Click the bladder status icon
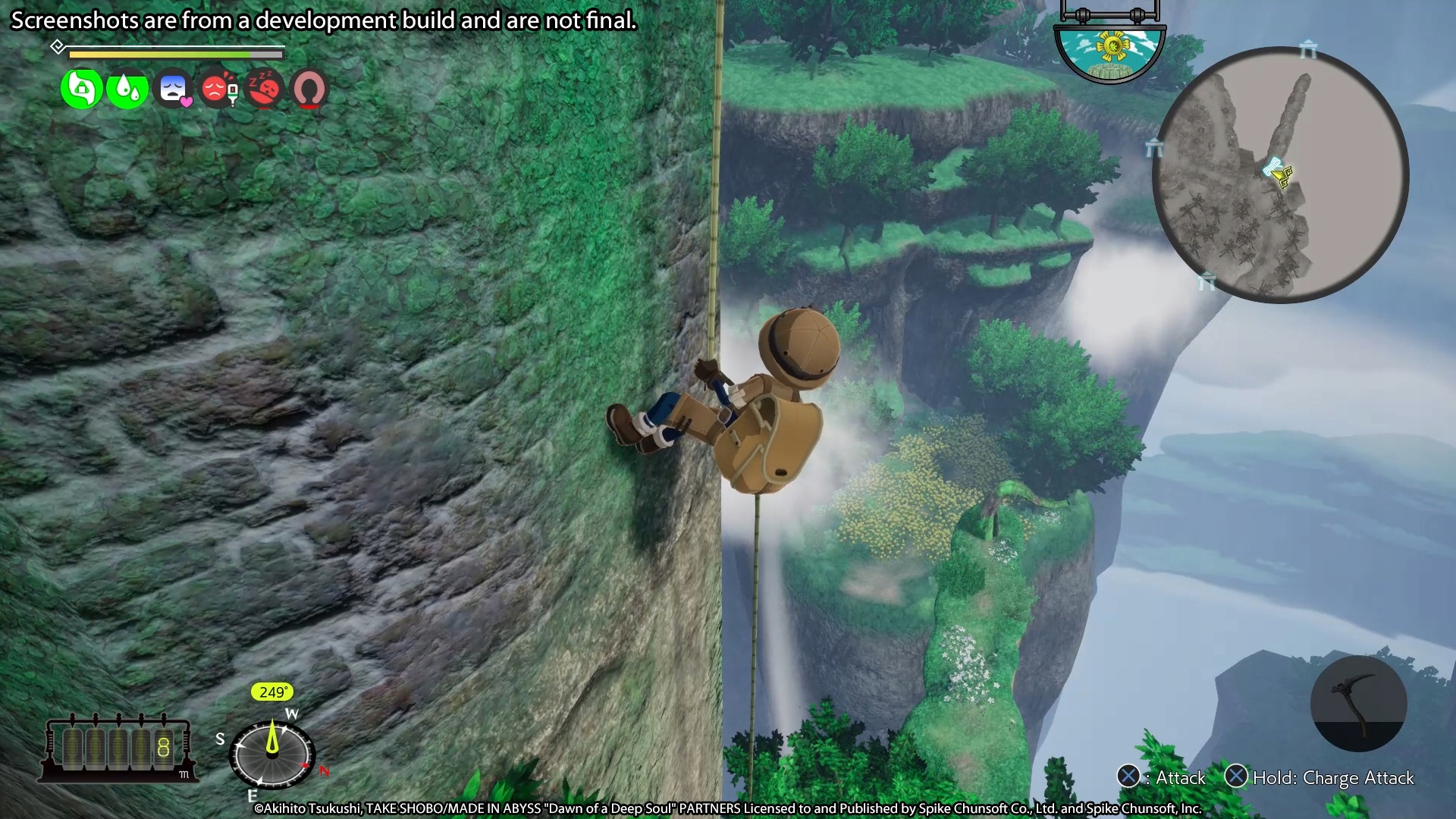Image resolution: width=1456 pixels, height=819 pixels. 309,89
